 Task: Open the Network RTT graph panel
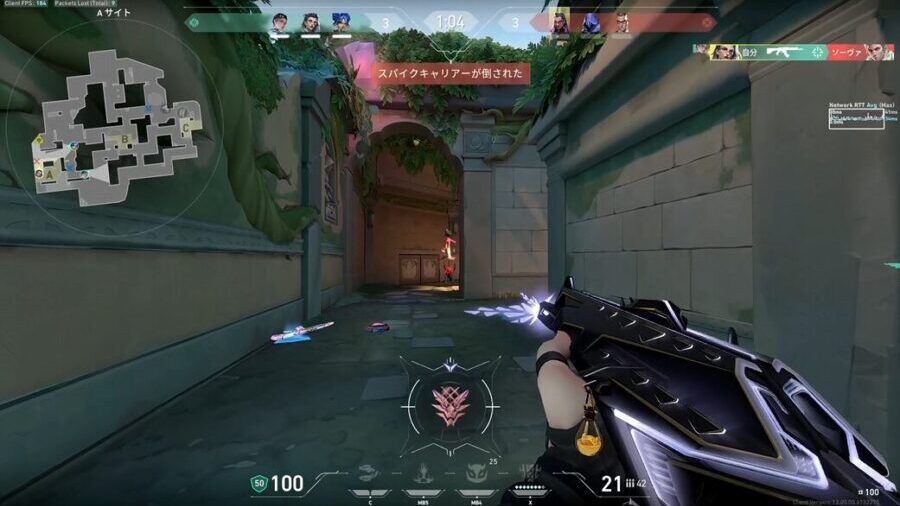tap(856, 118)
